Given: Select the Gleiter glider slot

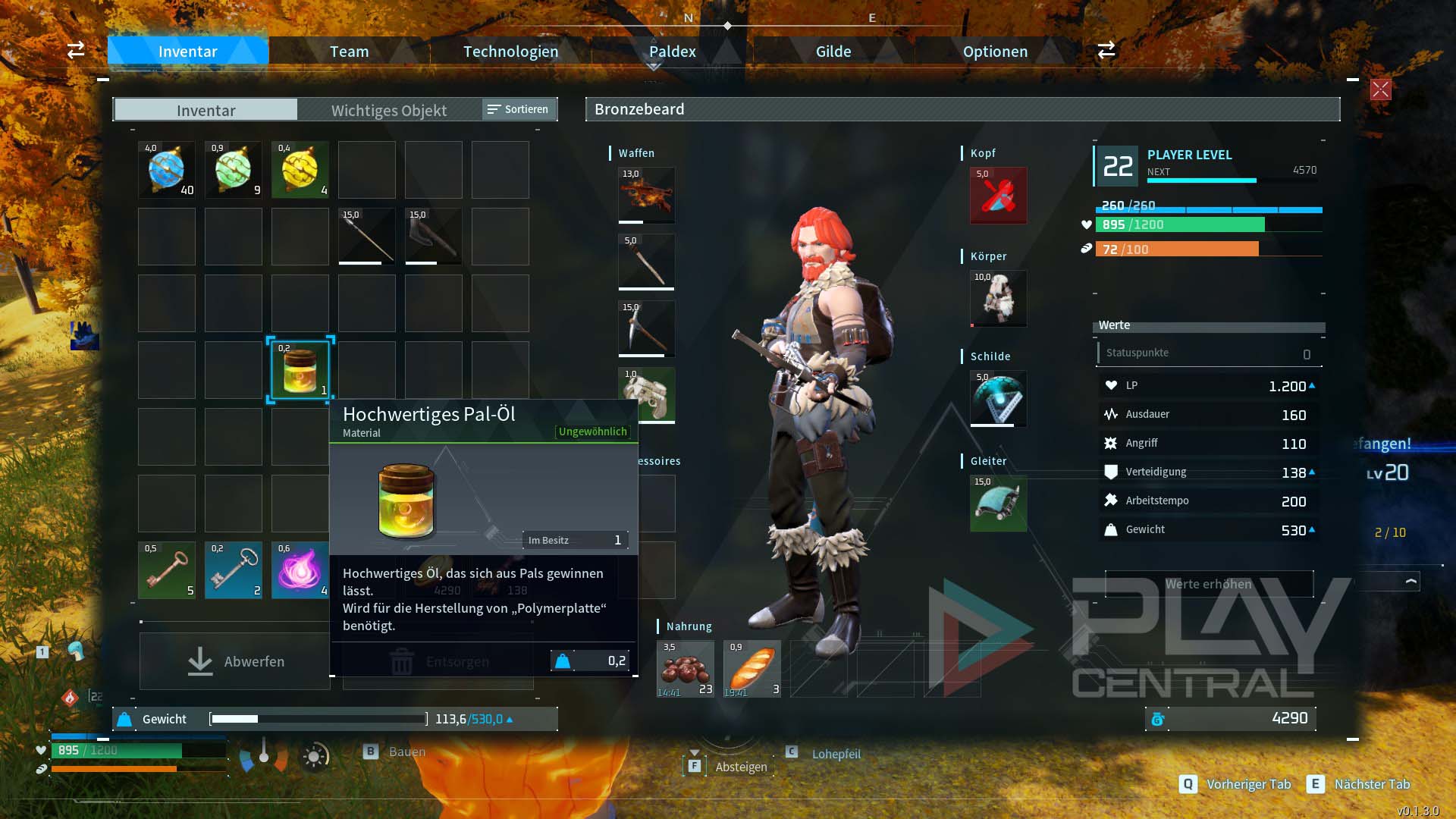Looking at the screenshot, I should [x=998, y=504].
